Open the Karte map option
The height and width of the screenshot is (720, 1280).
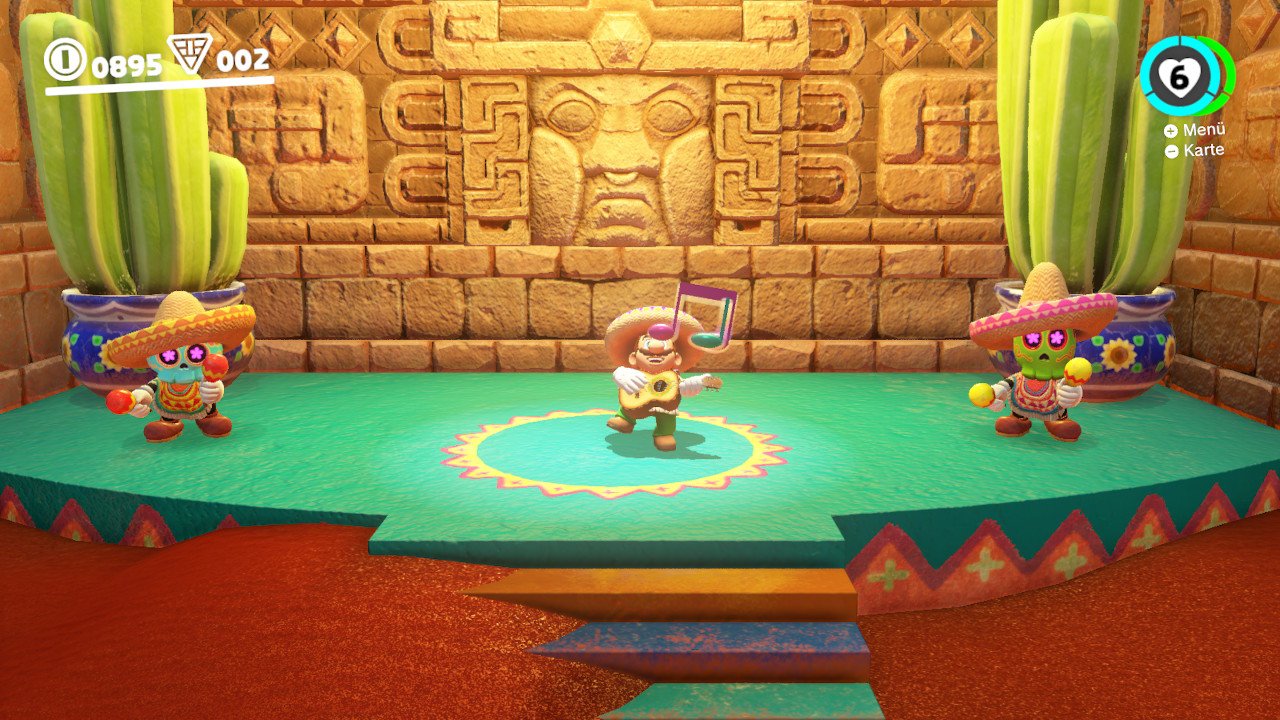(1195, 151)
